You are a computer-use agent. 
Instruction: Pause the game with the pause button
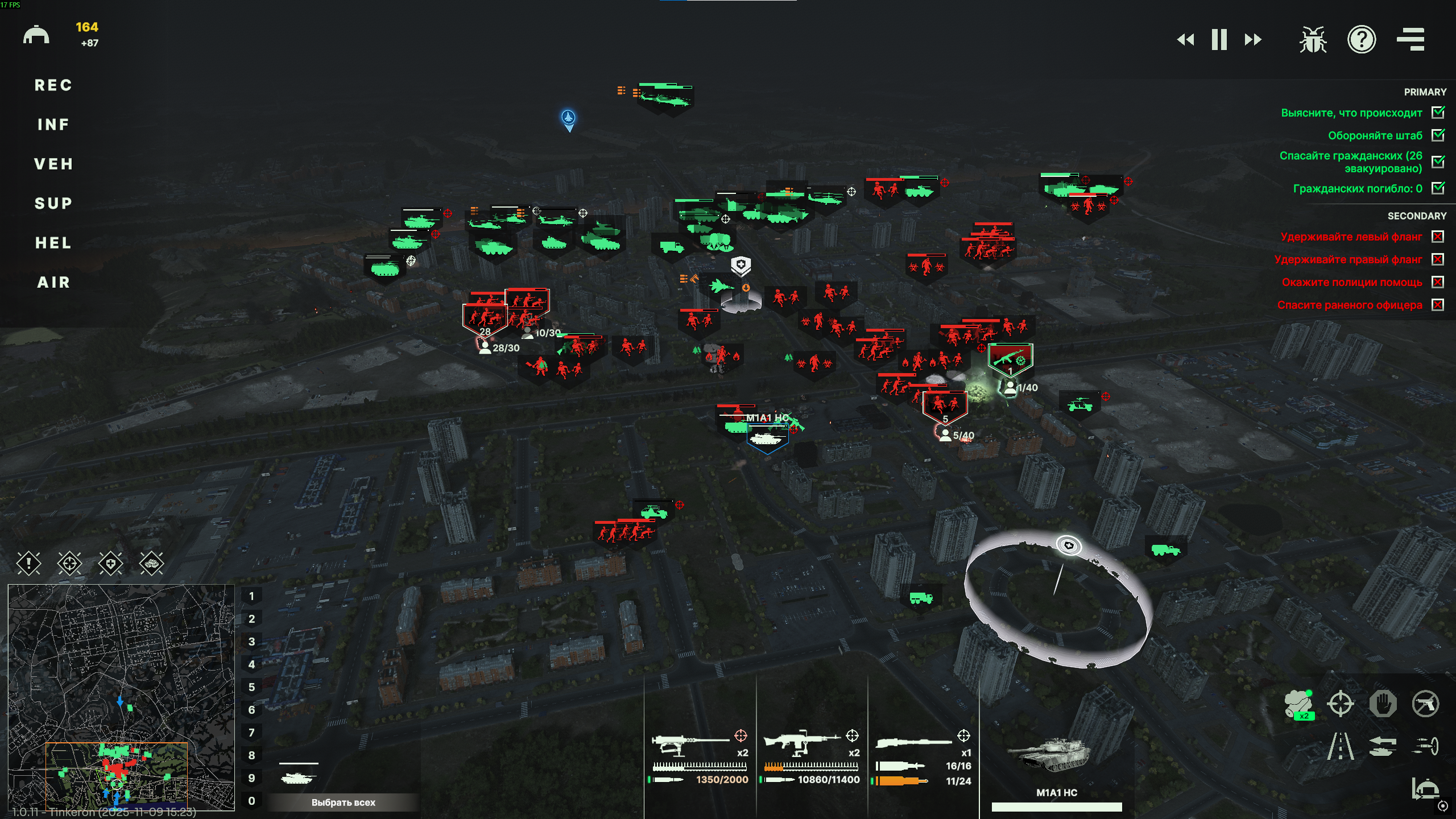[1219, 40]
